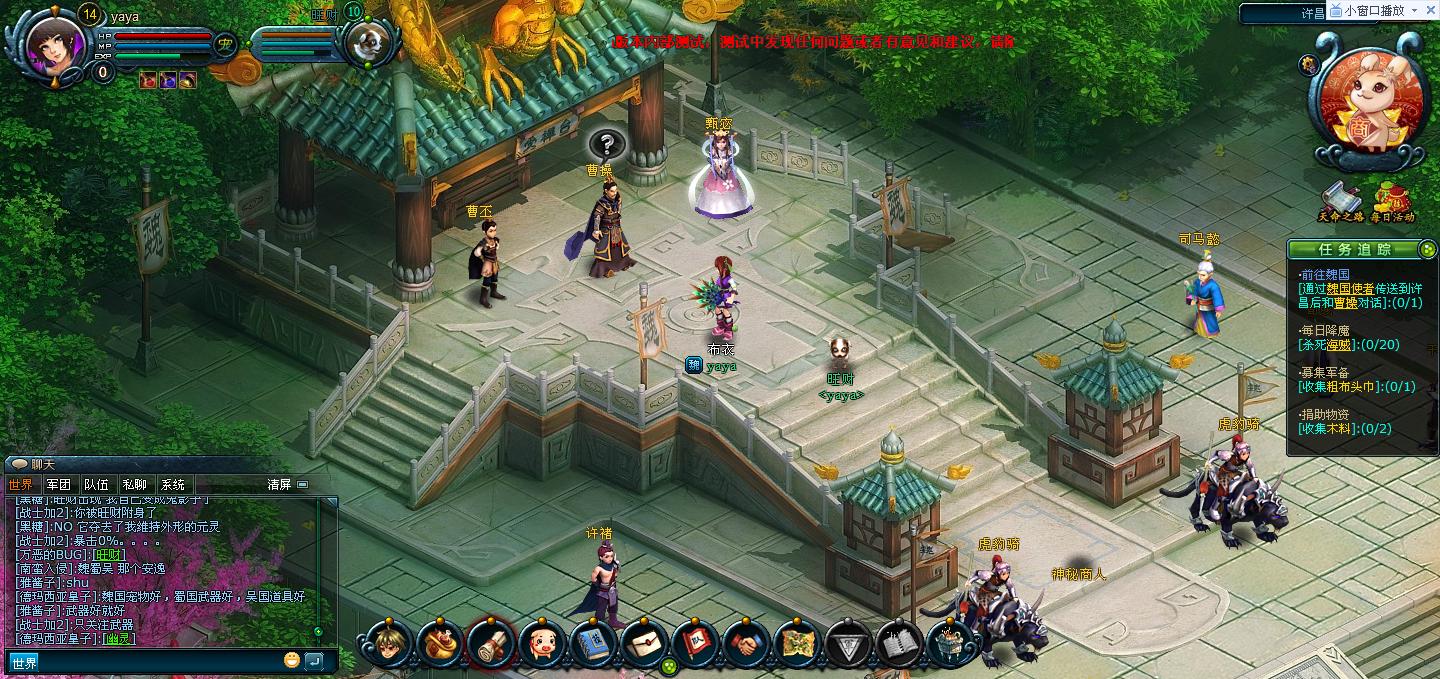Switch chat to the 私聊 tab
1440x679 pixels.
click(134, 485)
